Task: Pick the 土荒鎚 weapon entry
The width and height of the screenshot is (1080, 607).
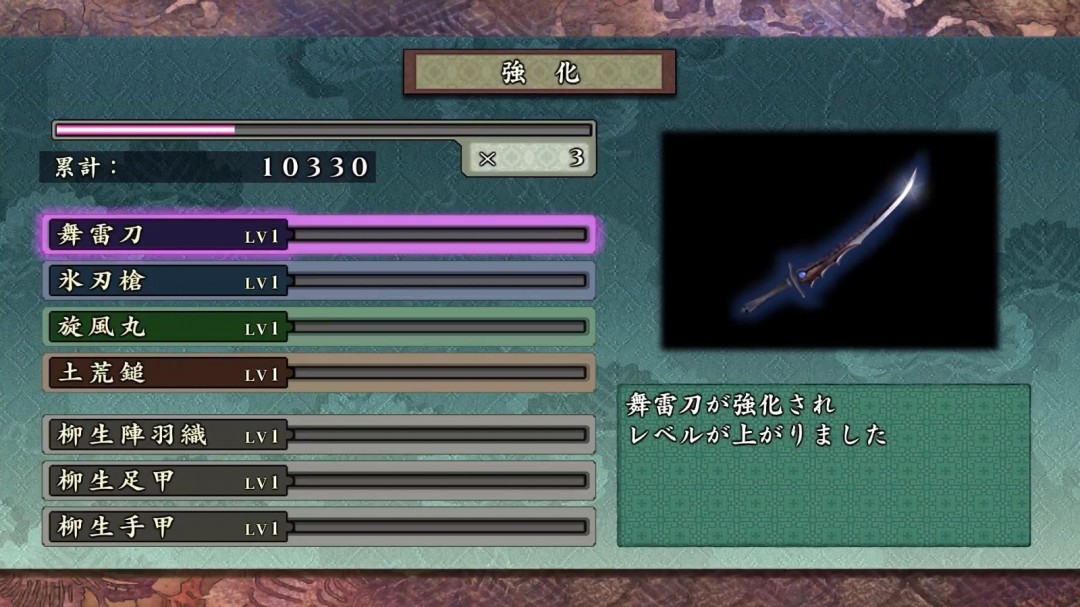Action: (x=318, y=373)
